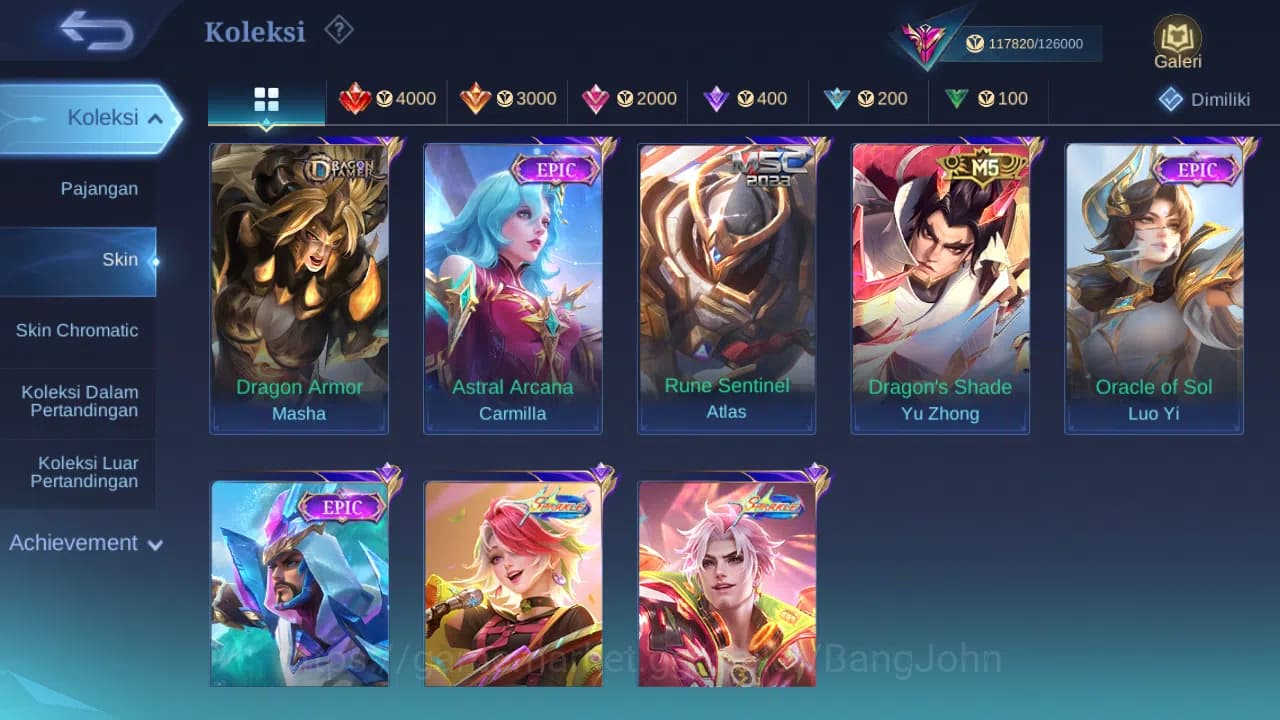Viewport: 1280px width, 720px height.
Task: Click the orange 3000 rarity filter icon
Action: click(x=477, y=99)
